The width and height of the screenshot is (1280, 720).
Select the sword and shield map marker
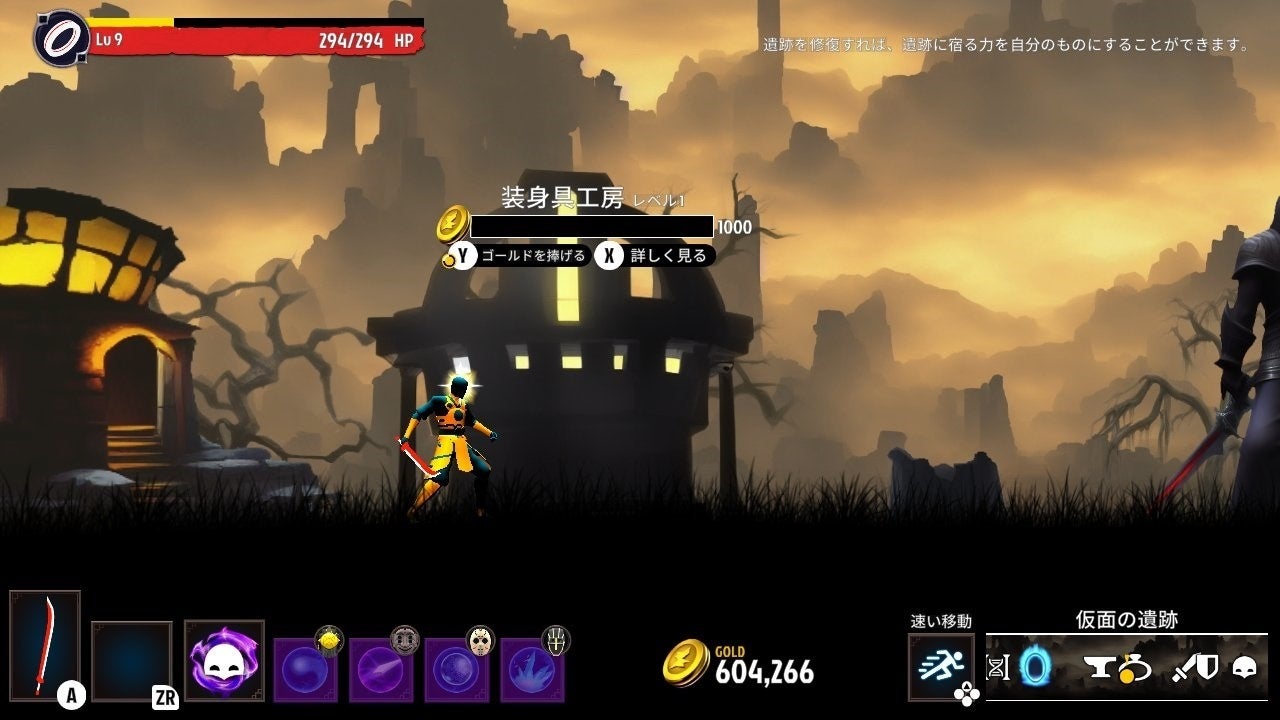tap(1194, 667)
